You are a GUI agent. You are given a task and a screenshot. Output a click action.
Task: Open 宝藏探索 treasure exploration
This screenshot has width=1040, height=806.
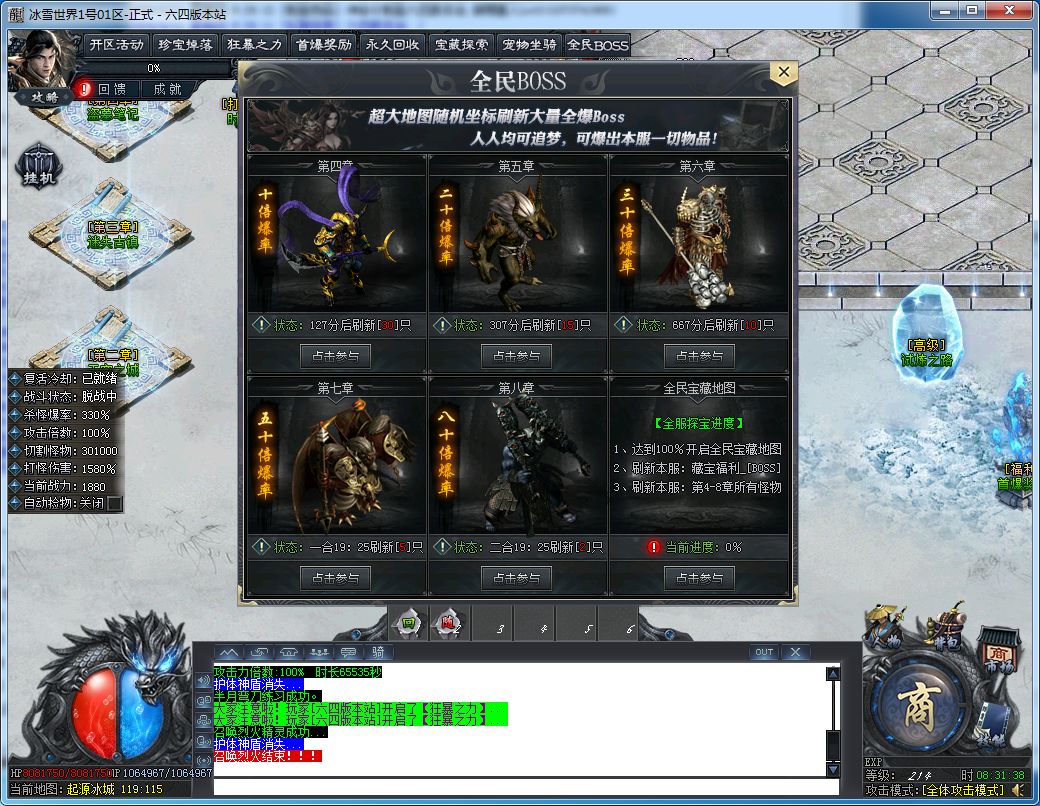[x=462, y=45]
